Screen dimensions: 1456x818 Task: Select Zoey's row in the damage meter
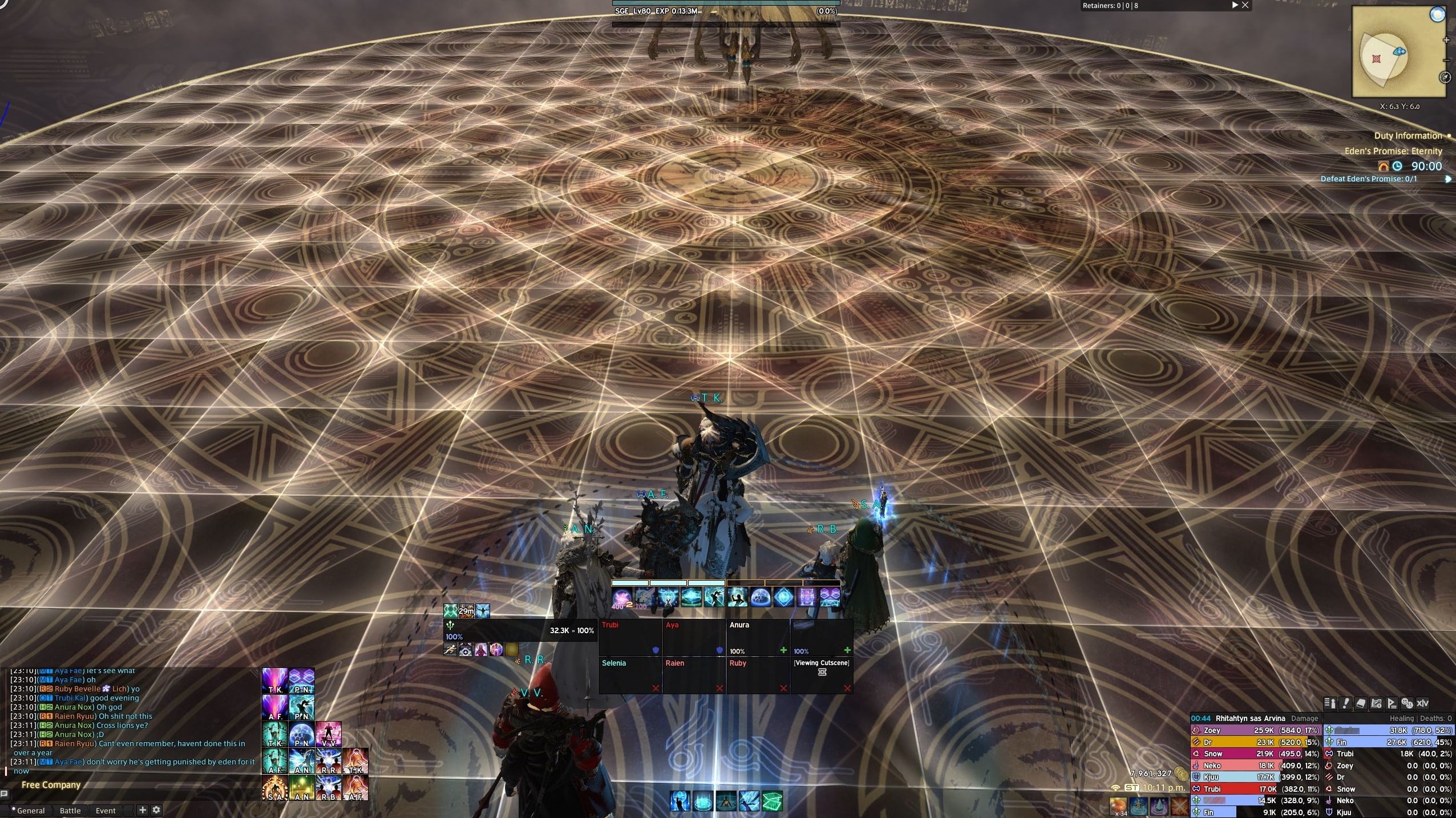pyautogui.click(x=1255, y=730)
